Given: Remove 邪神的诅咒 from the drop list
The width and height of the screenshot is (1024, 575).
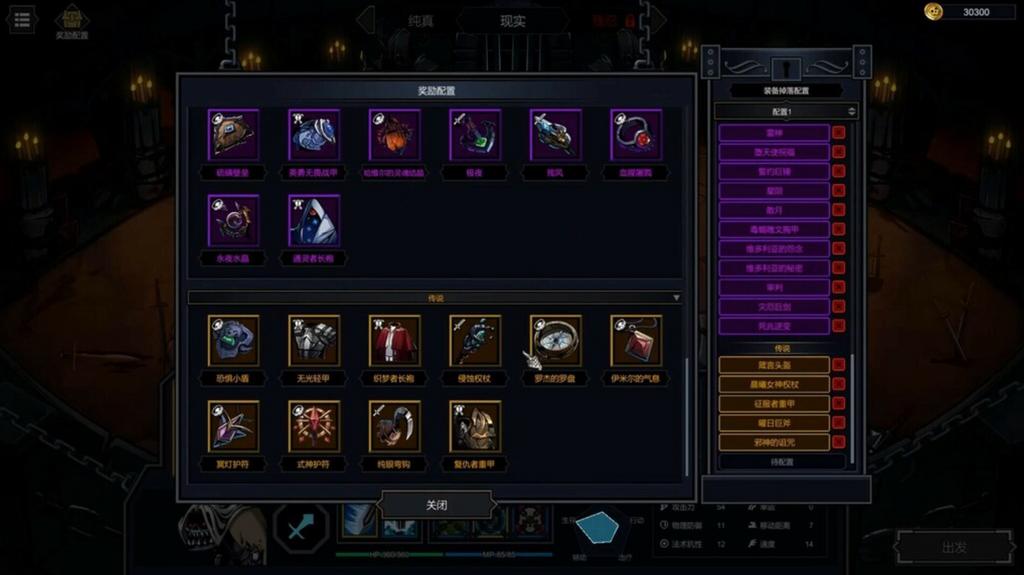Looking at the screenshot, I should click(x=838, y=442).
